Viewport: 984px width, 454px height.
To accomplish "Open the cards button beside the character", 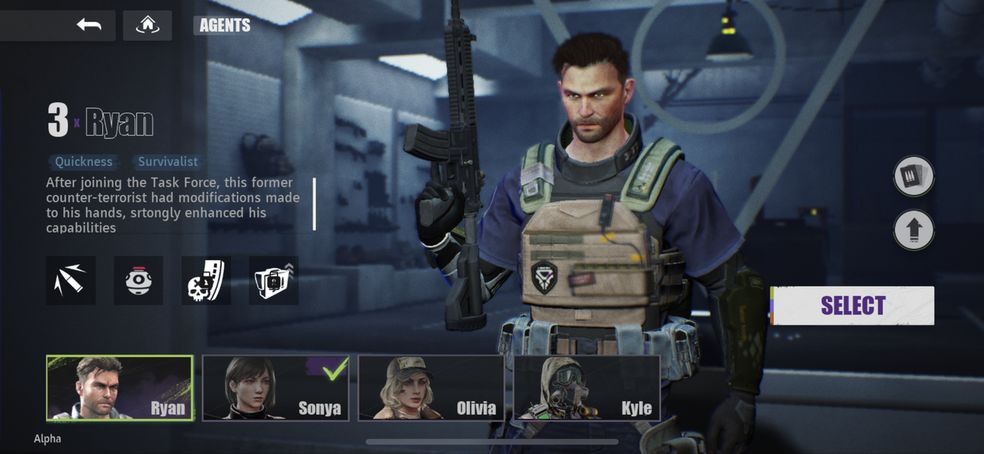I will coord(913,177).
